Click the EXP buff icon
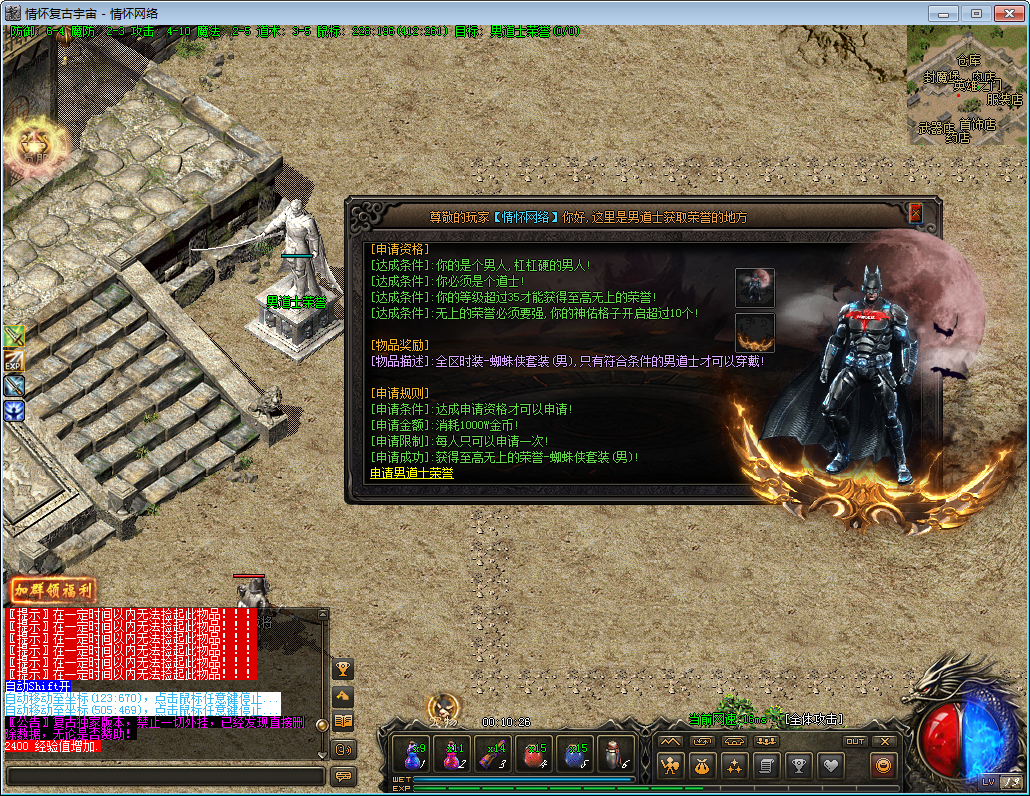1030x796 pixels. tap(14, 360)
